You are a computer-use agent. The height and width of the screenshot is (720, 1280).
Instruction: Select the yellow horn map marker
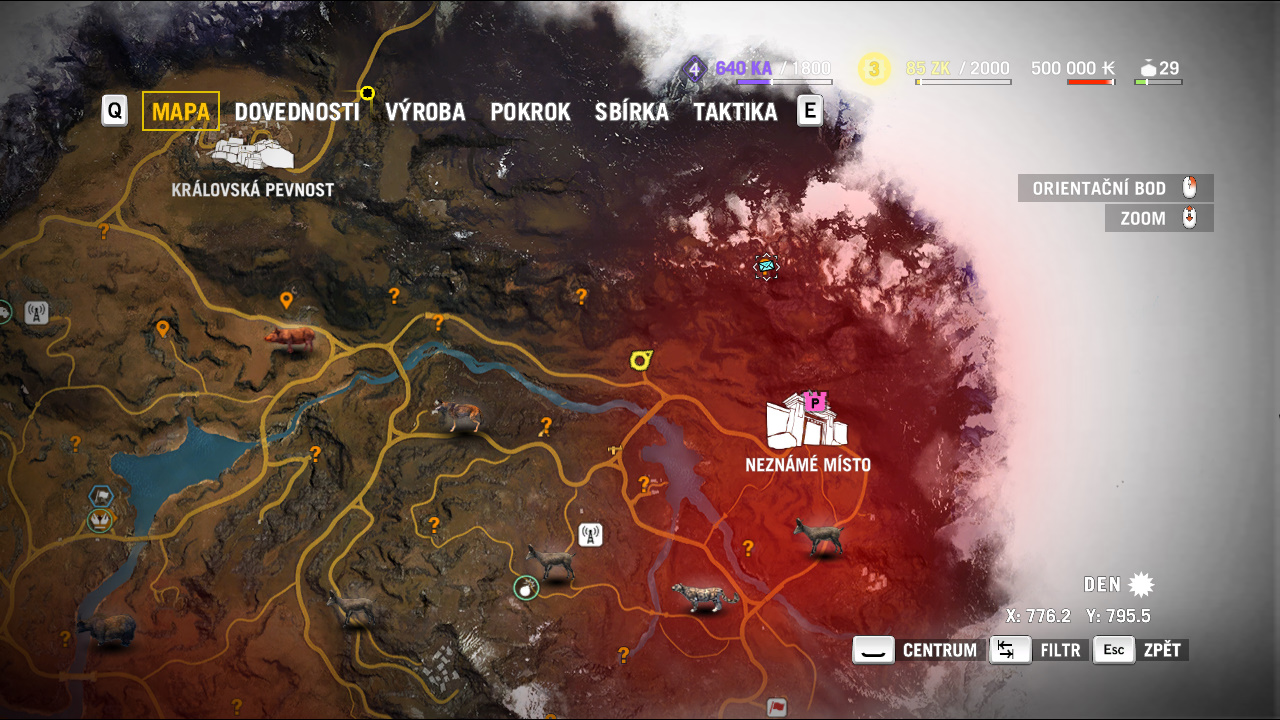(641, 359)
